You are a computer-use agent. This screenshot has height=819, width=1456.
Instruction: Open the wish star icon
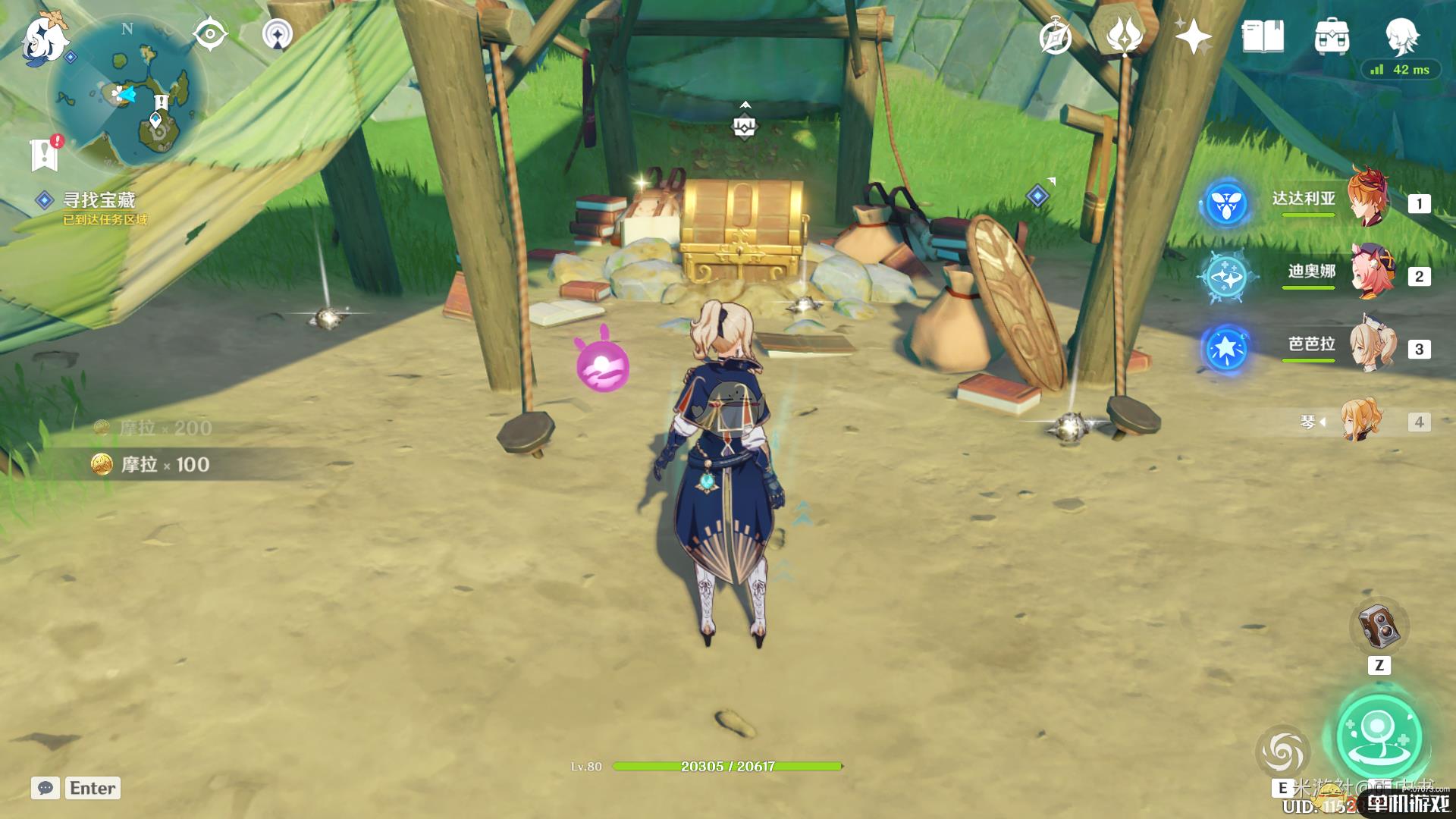tap(1192, 36)
